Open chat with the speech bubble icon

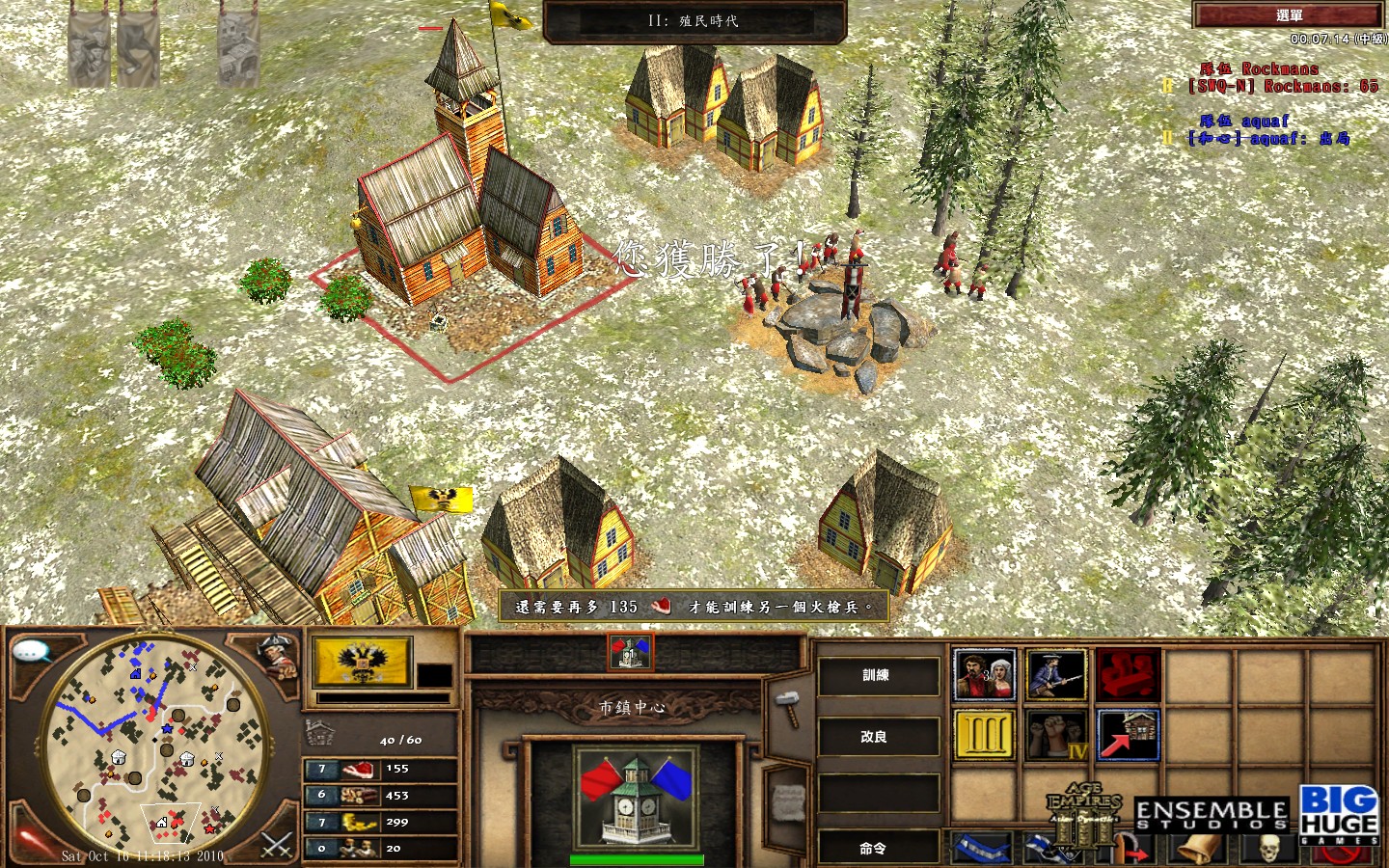pos(31,653)
